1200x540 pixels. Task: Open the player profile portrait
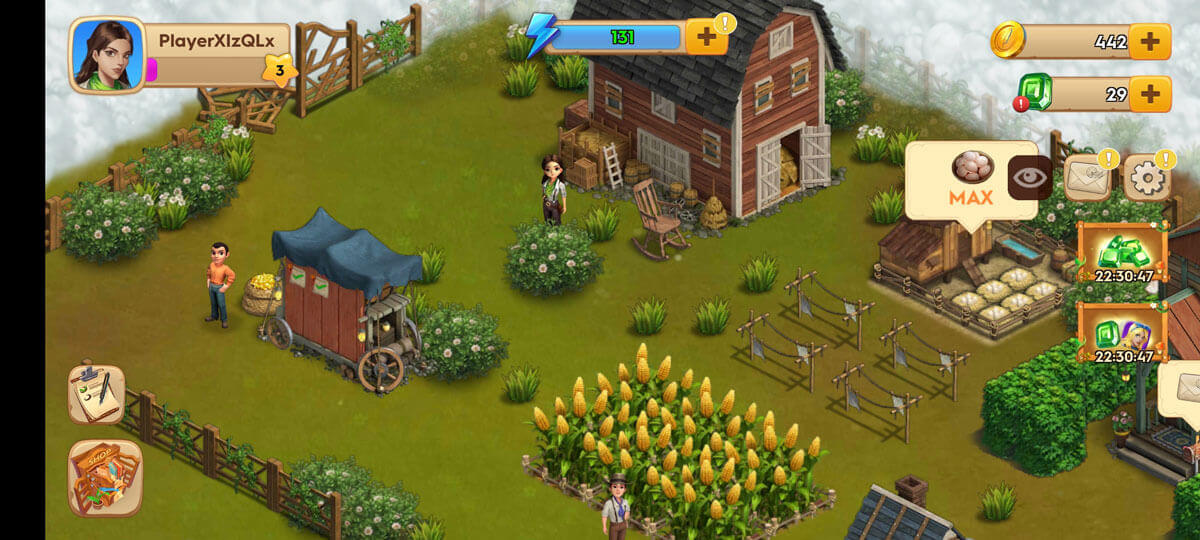coord(106,55)
